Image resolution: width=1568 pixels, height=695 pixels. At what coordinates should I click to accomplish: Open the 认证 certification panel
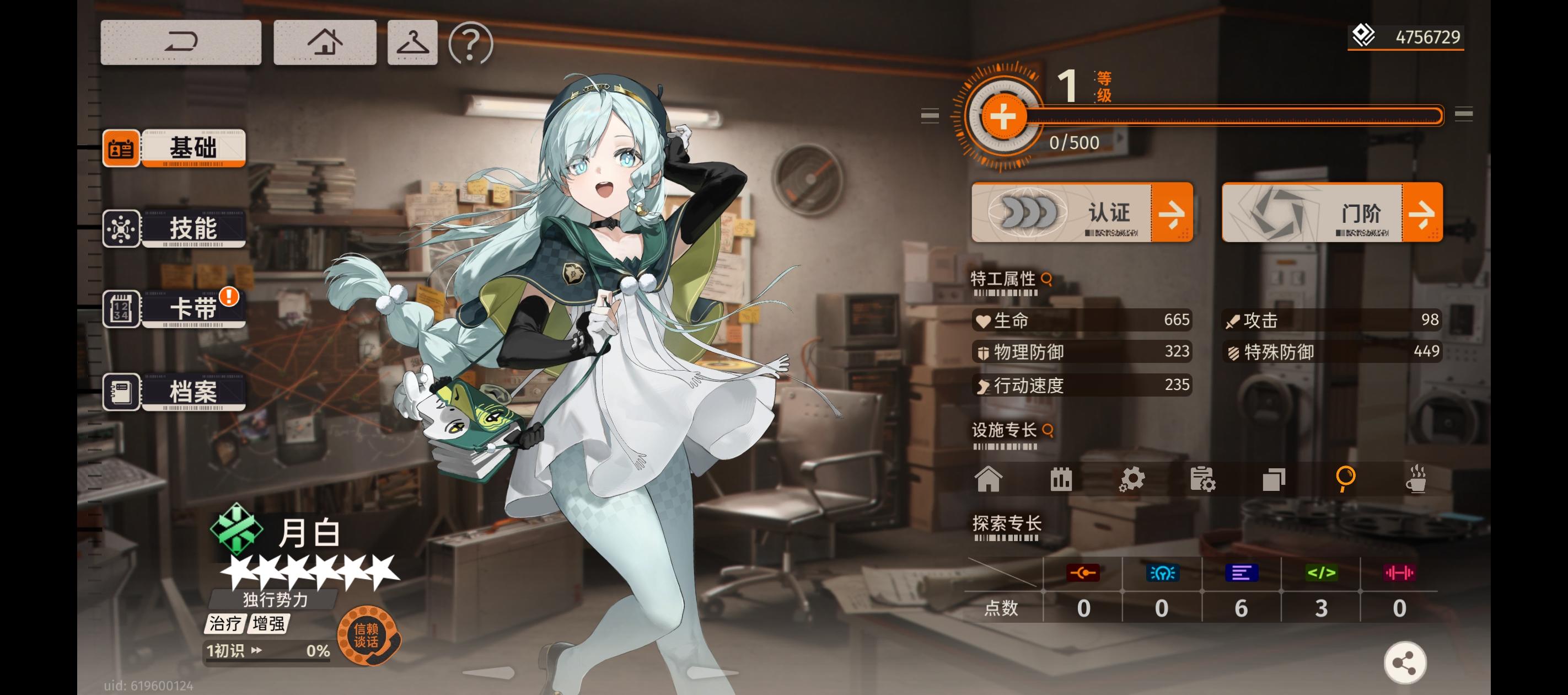[1083, 213]
